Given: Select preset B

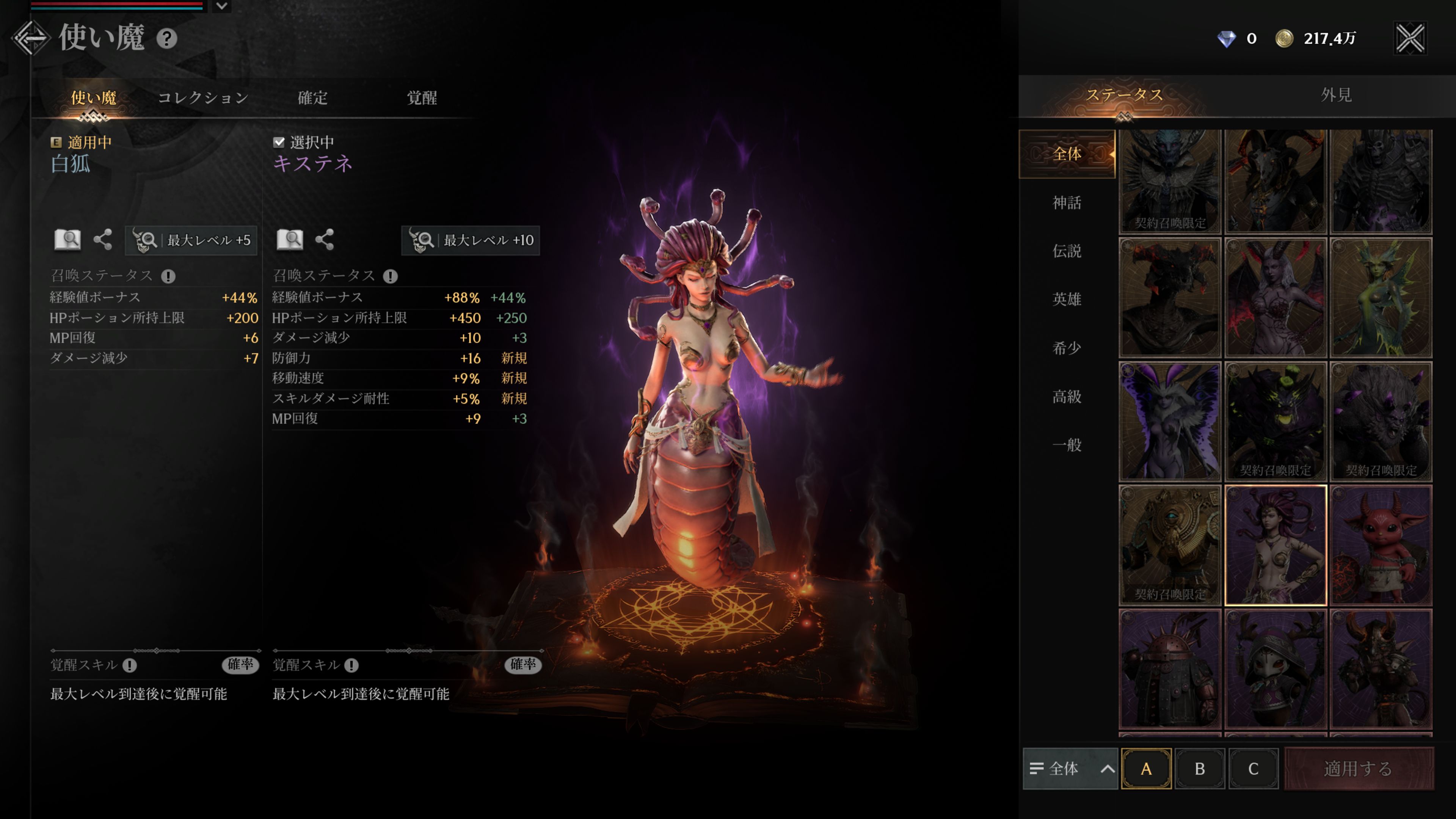Looking at the screenshot, I should tap(1199, 769).
